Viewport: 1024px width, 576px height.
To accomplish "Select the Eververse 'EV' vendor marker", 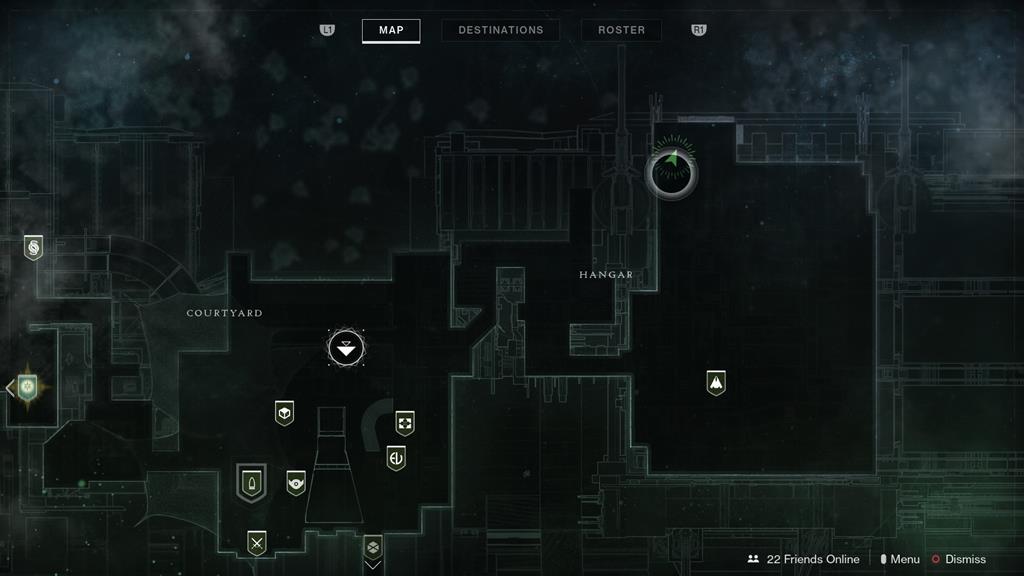I will tap(396, 458).
